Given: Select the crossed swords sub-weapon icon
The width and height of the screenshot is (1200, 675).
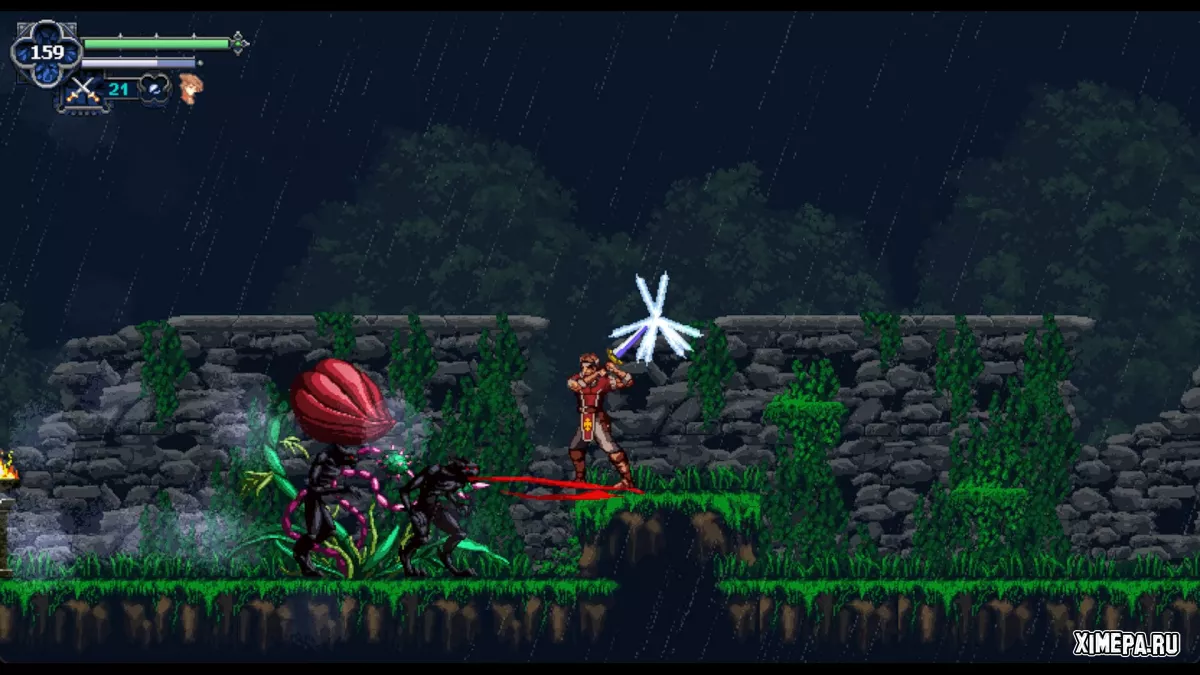Looking at the screenshot, I should [x=82, y=91].
